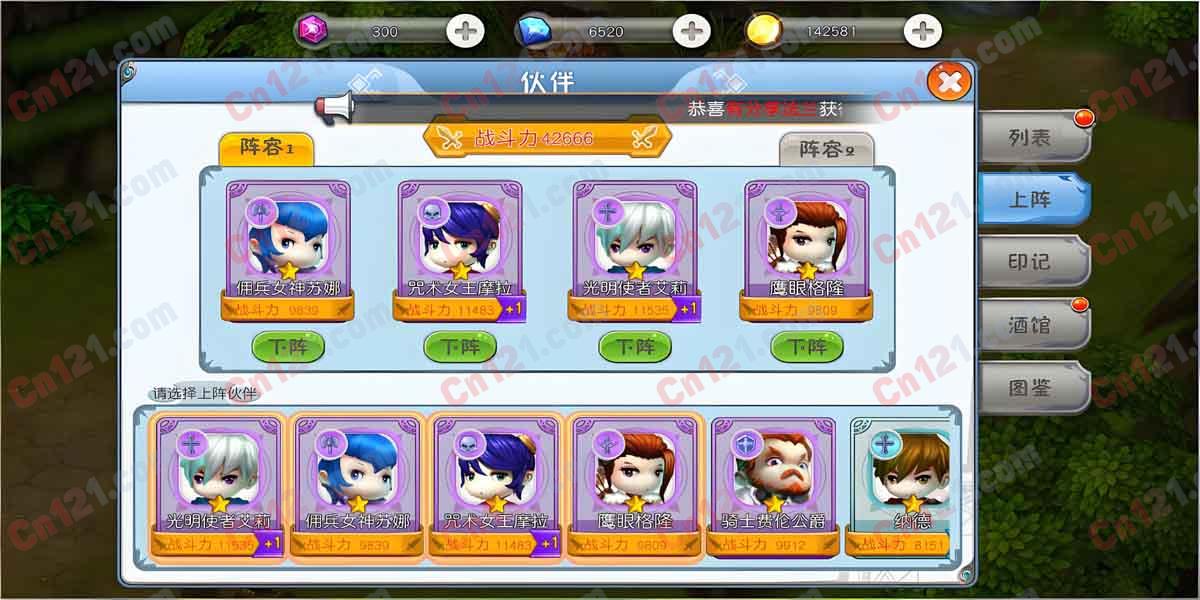Add more purple gems with the plus button
Screen dimensions: 1200x600
click(464, 31)
